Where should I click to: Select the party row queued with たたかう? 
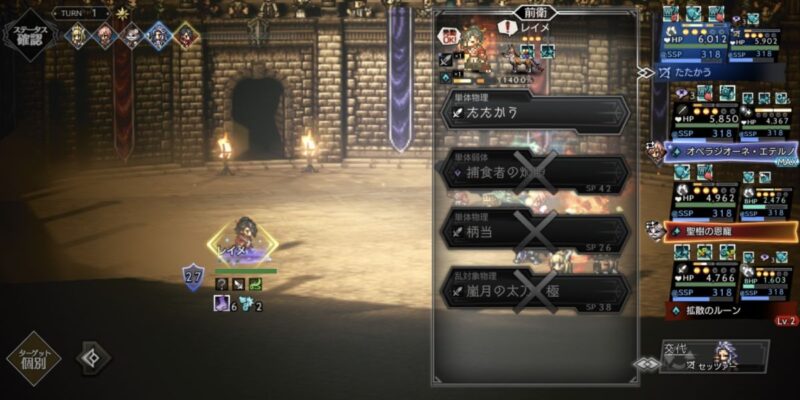pyautogui.click(x=722, y=73)
